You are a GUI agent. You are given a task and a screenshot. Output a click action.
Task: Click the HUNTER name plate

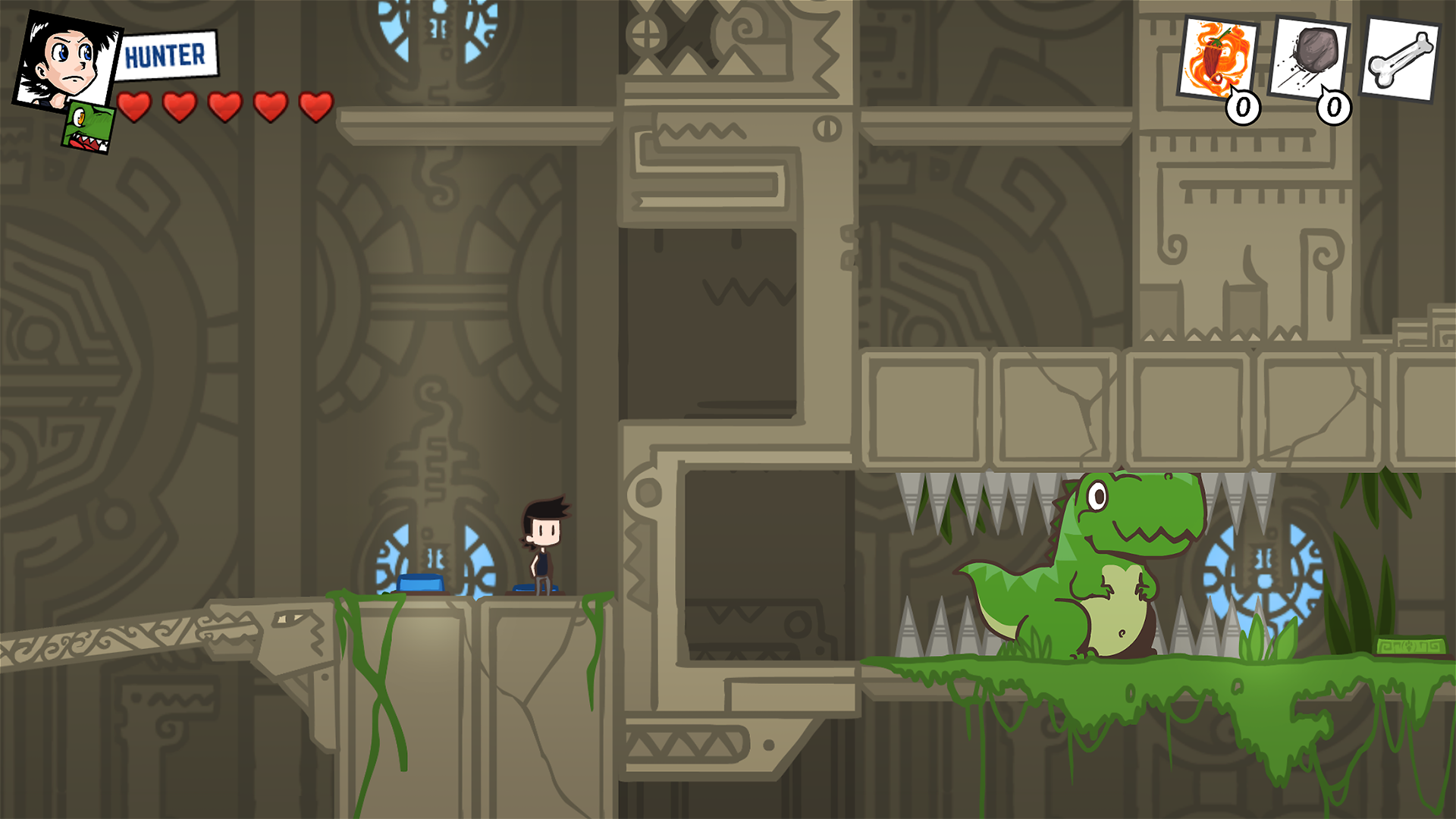(x=168, y=55)
